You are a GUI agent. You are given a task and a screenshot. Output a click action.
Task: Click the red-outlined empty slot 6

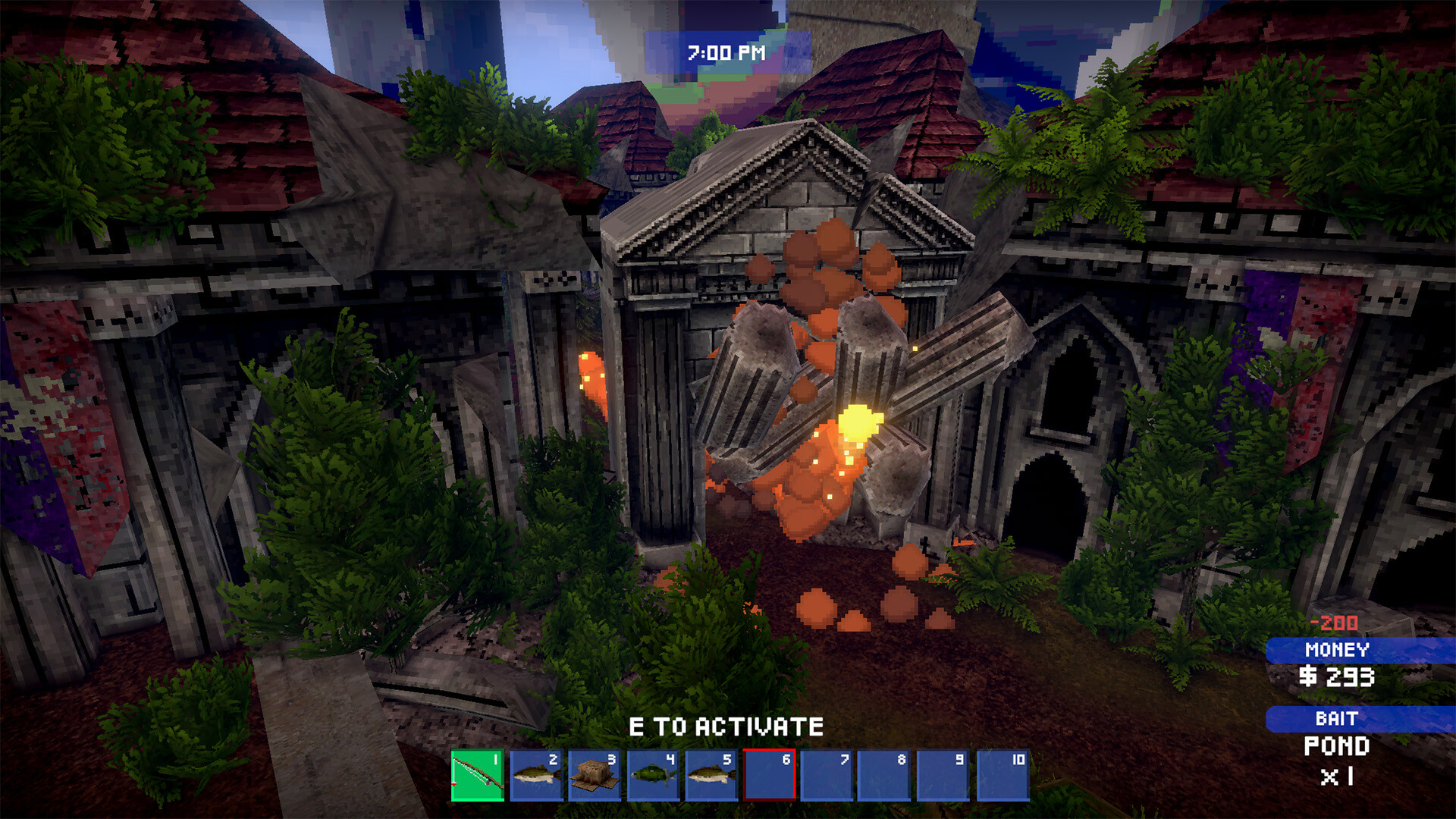769,775
